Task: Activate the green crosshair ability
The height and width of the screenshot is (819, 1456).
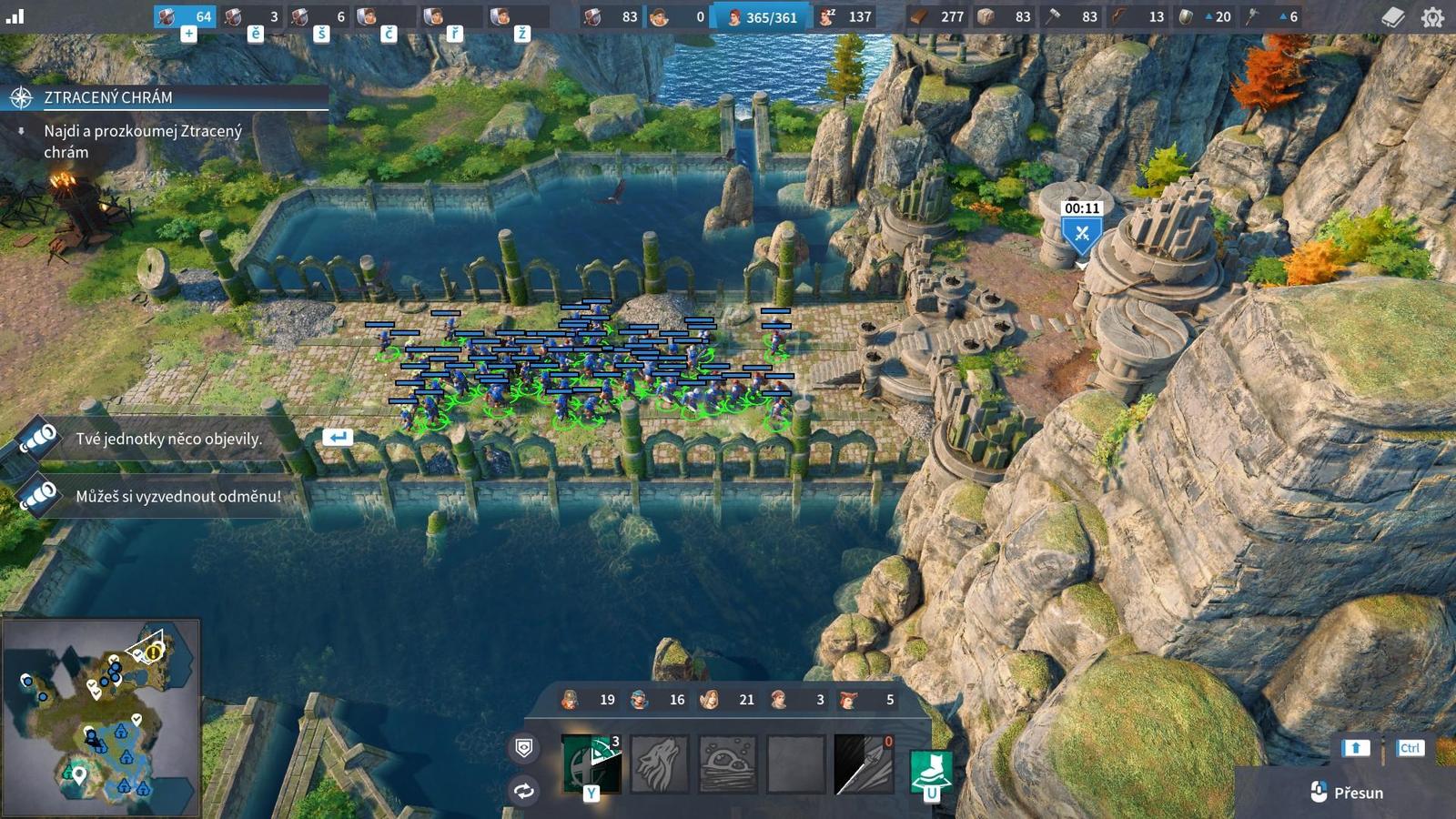Action: [x=591, y=763]
